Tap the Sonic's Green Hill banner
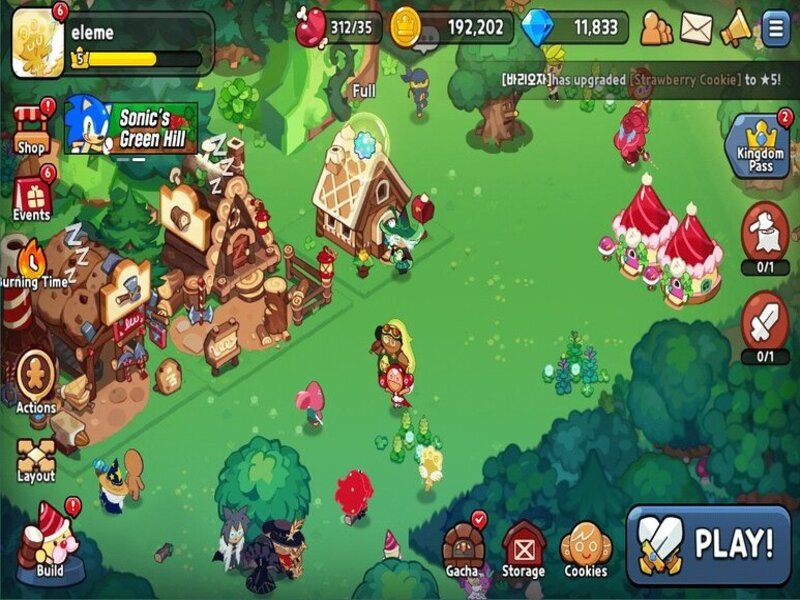This screenshot has width=800, height=600. click(x=131, y=125)
